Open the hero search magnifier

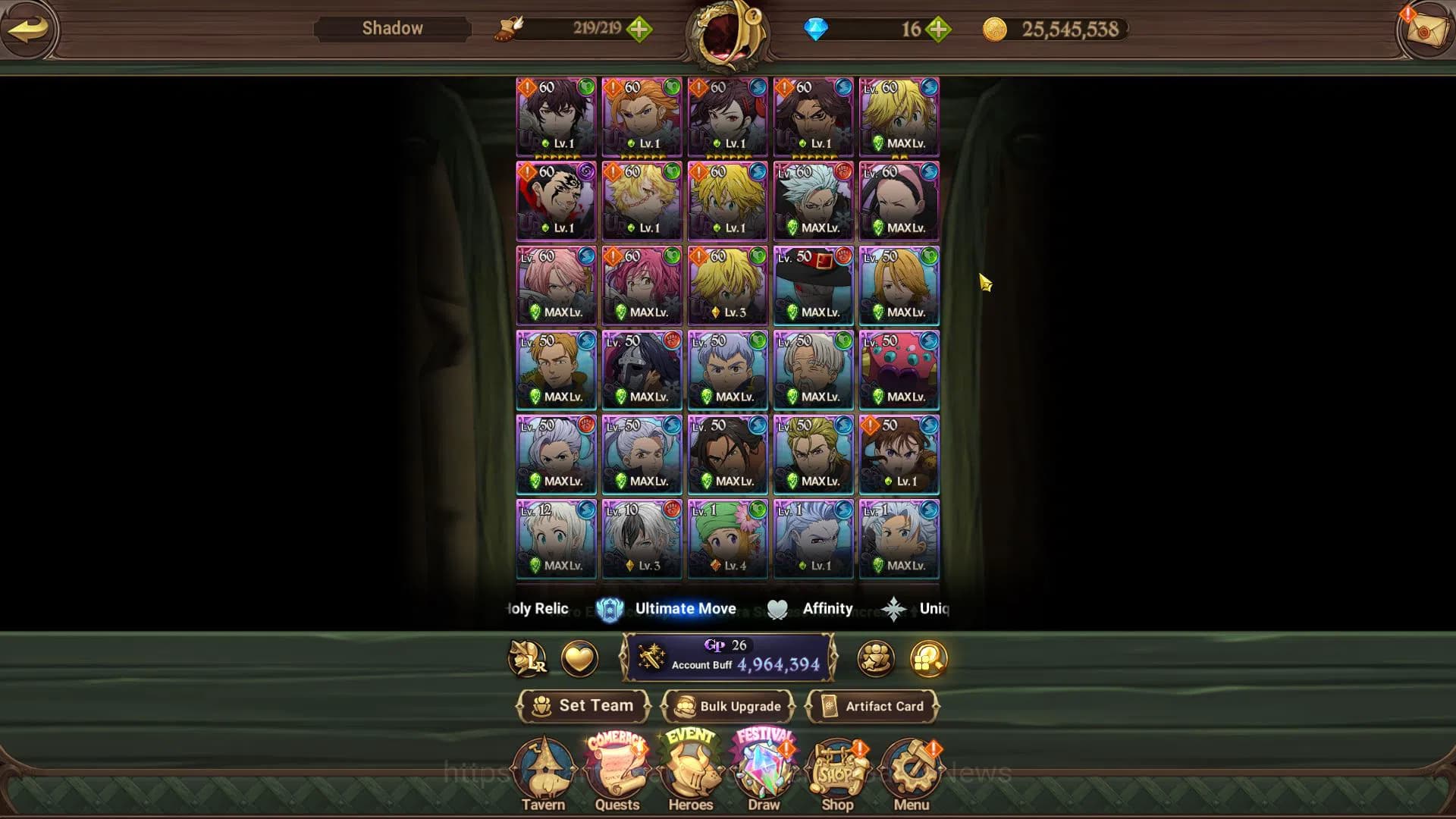929,658
